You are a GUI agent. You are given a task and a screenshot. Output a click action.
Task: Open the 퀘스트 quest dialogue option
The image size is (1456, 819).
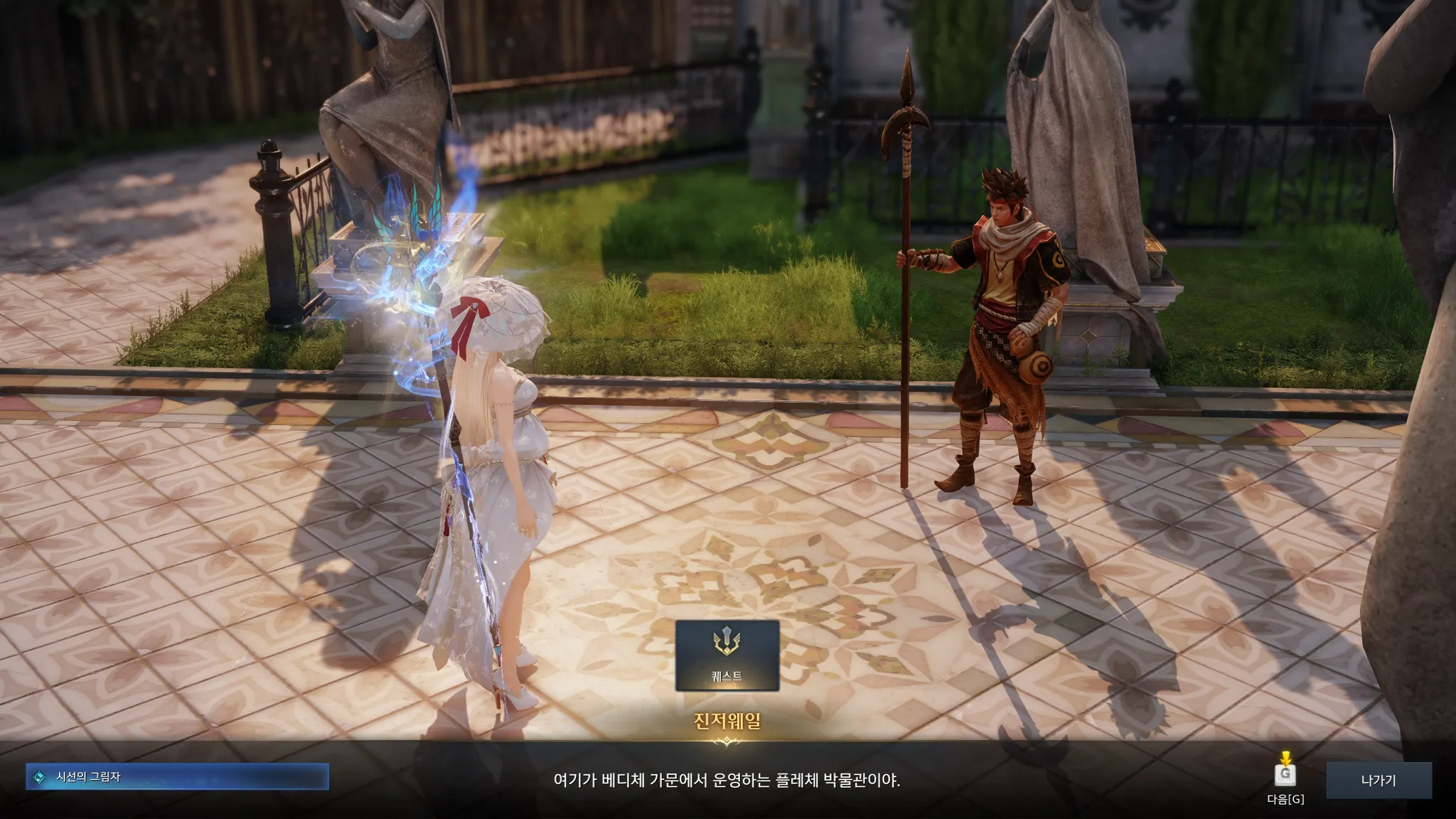pyautogui.click(x=727, y=655)
